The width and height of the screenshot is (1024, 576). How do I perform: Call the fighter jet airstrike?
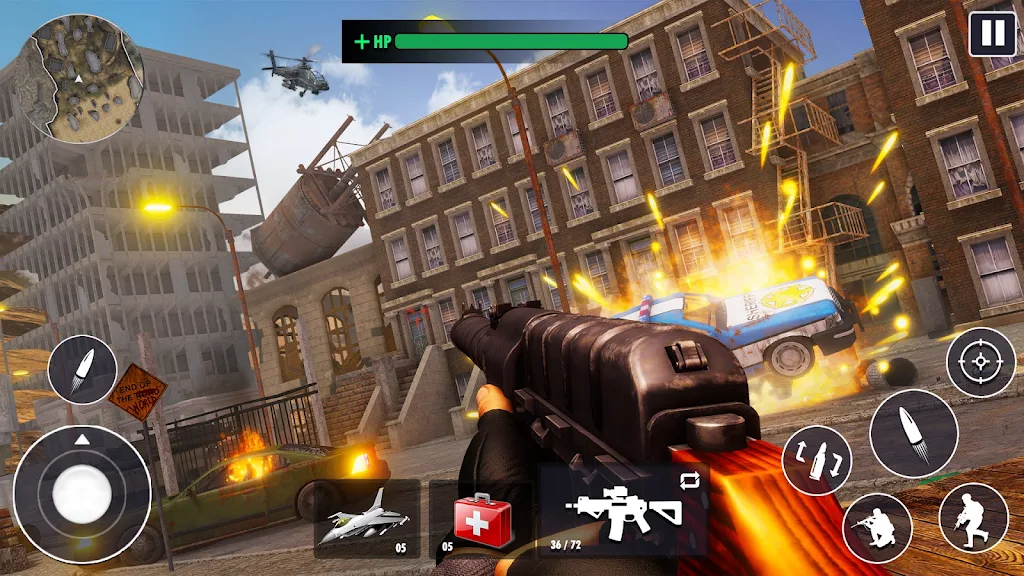point(366,518)
